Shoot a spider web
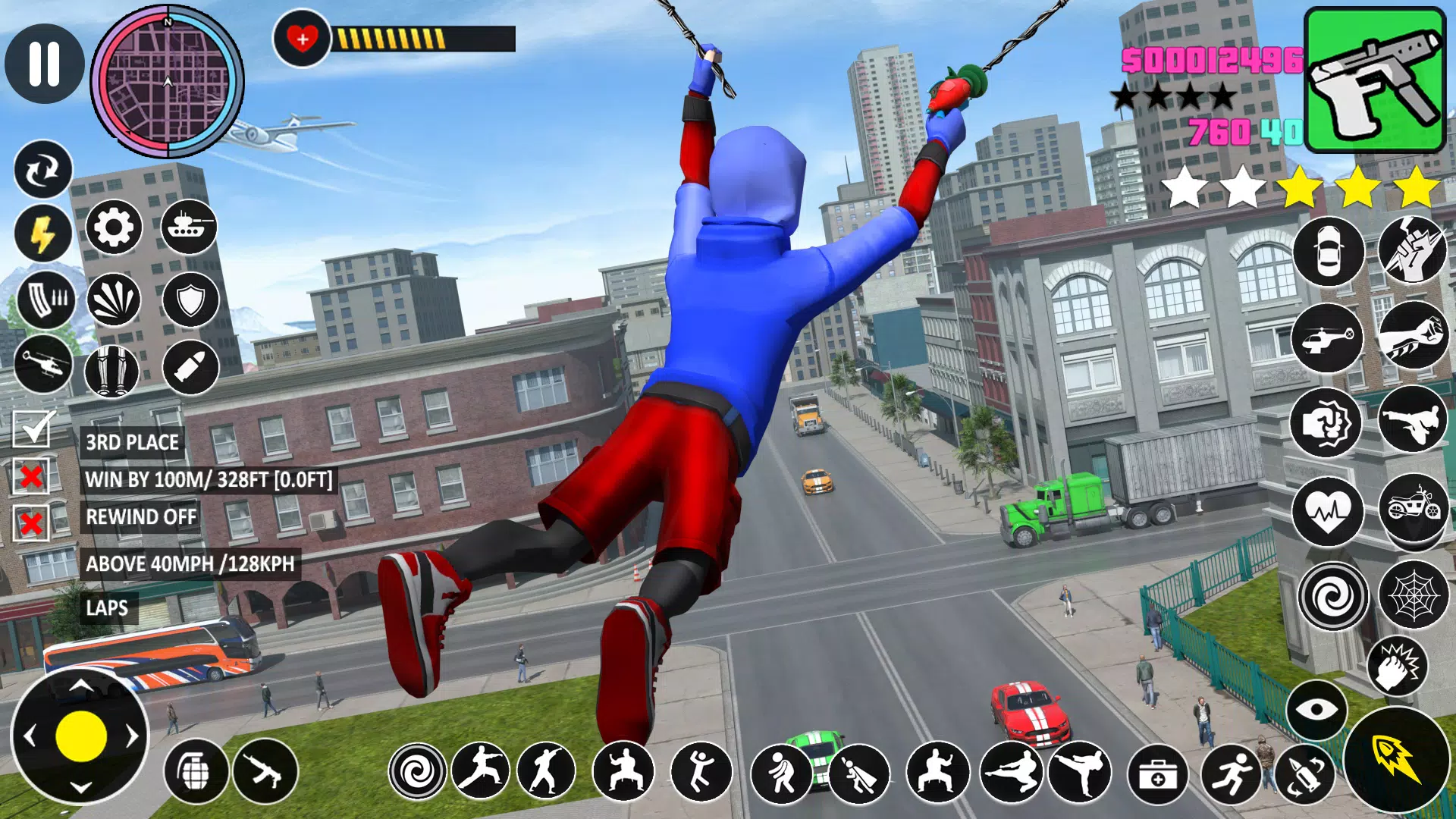This screenshot has width=1456, height=819. click(x=1413, y=596)
